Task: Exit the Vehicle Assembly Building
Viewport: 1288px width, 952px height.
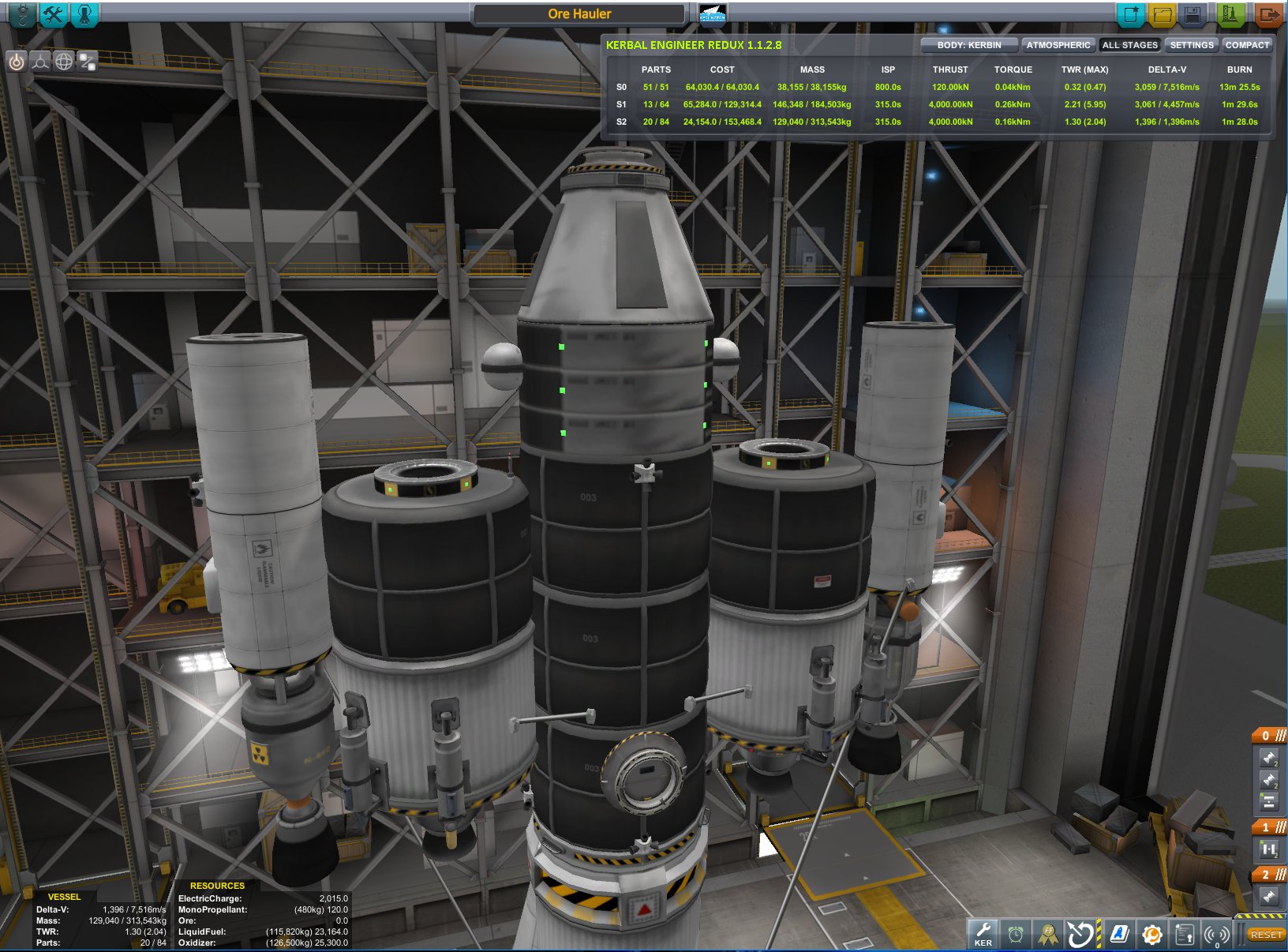Action: pos(1267,13)
